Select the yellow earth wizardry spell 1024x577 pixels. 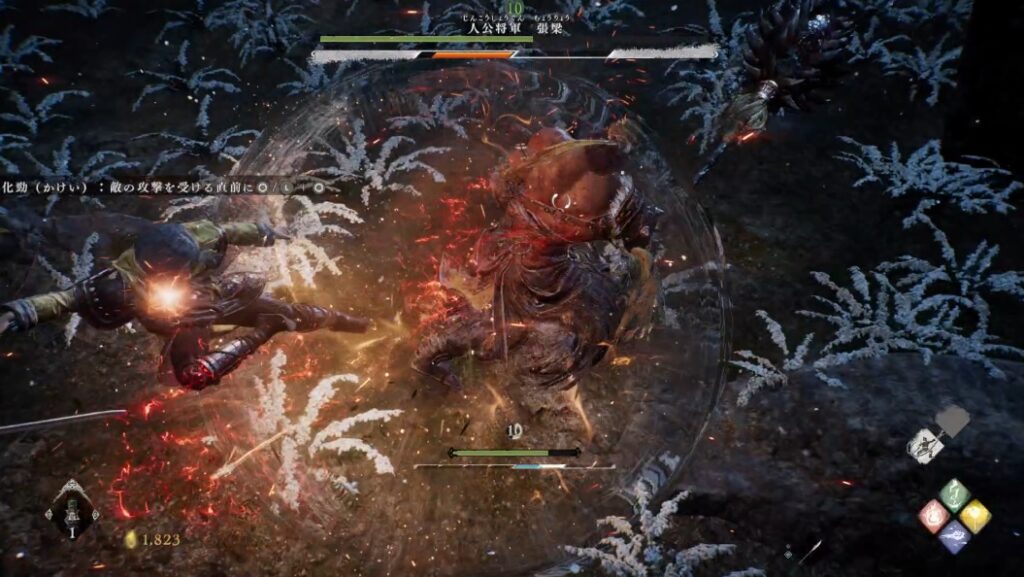click(976, 516)
